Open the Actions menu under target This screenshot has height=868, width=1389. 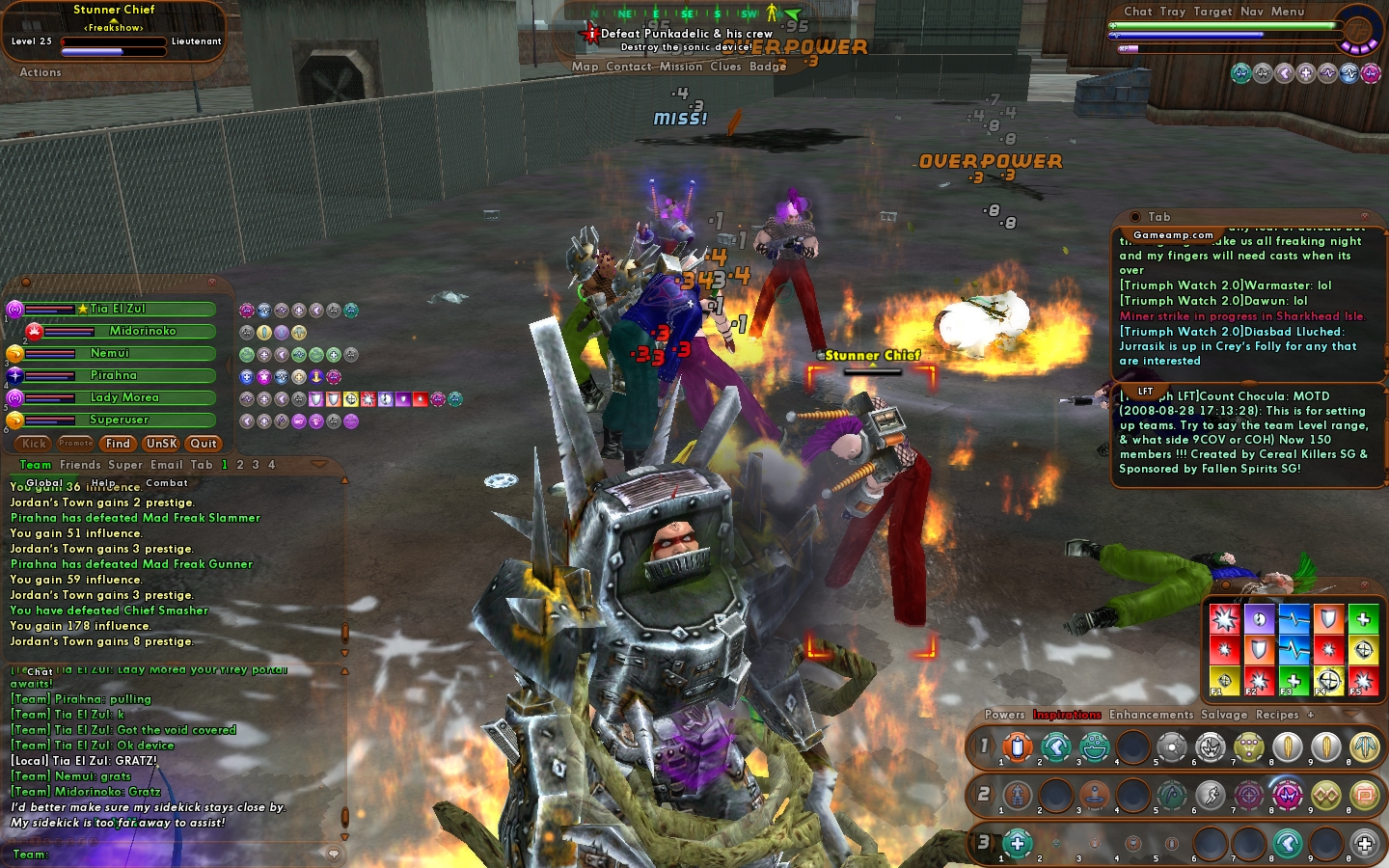pyautogui.click(x=41, y=72)
